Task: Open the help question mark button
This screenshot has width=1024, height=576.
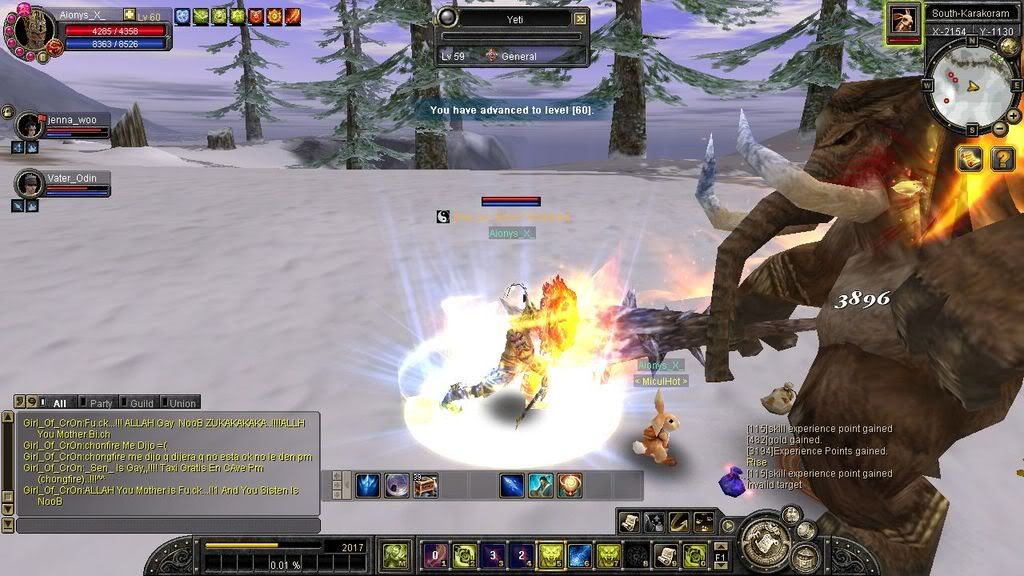Action: coord(1002,158)
